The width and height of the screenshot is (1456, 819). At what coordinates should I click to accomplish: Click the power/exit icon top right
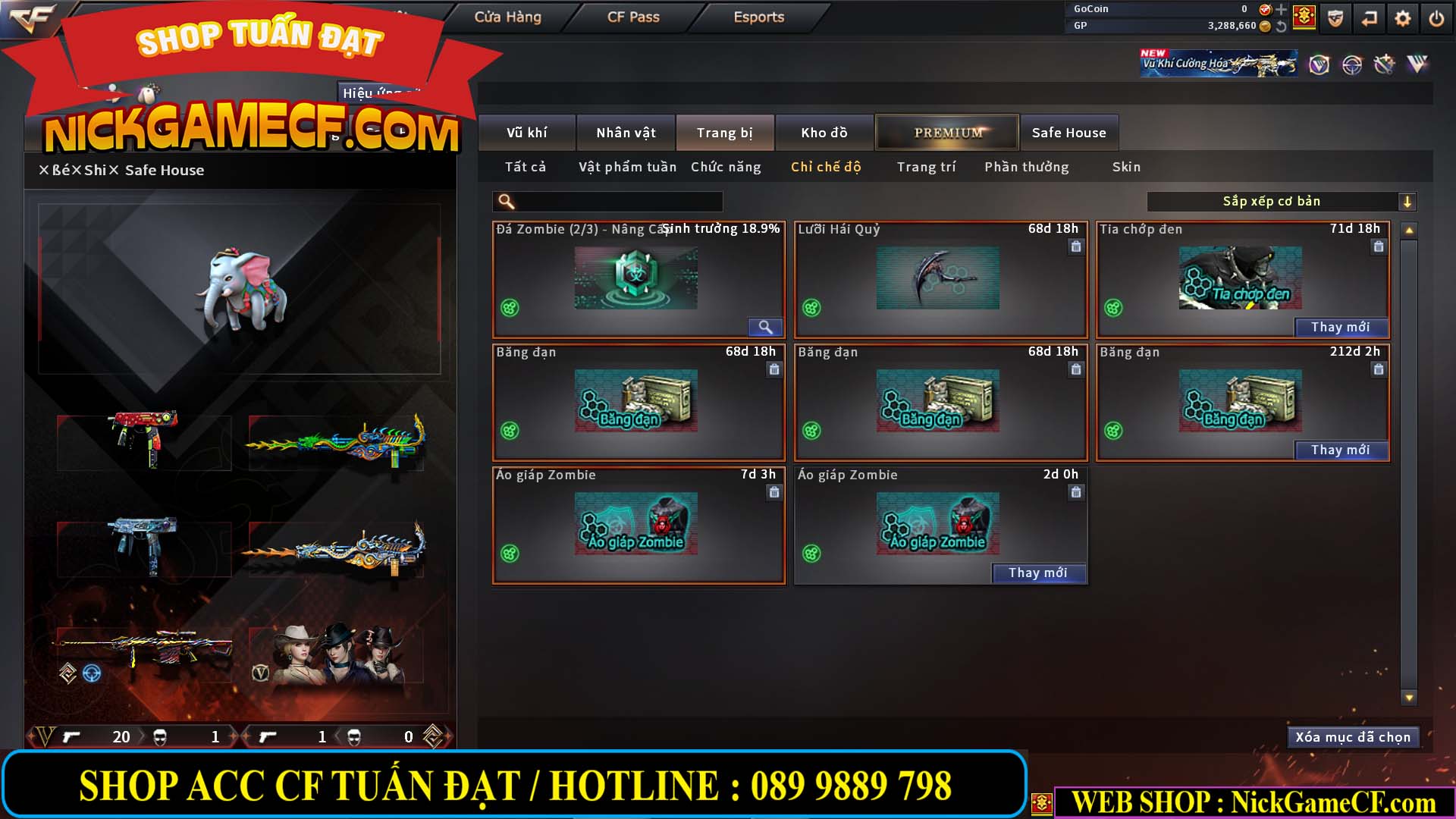1436,17
